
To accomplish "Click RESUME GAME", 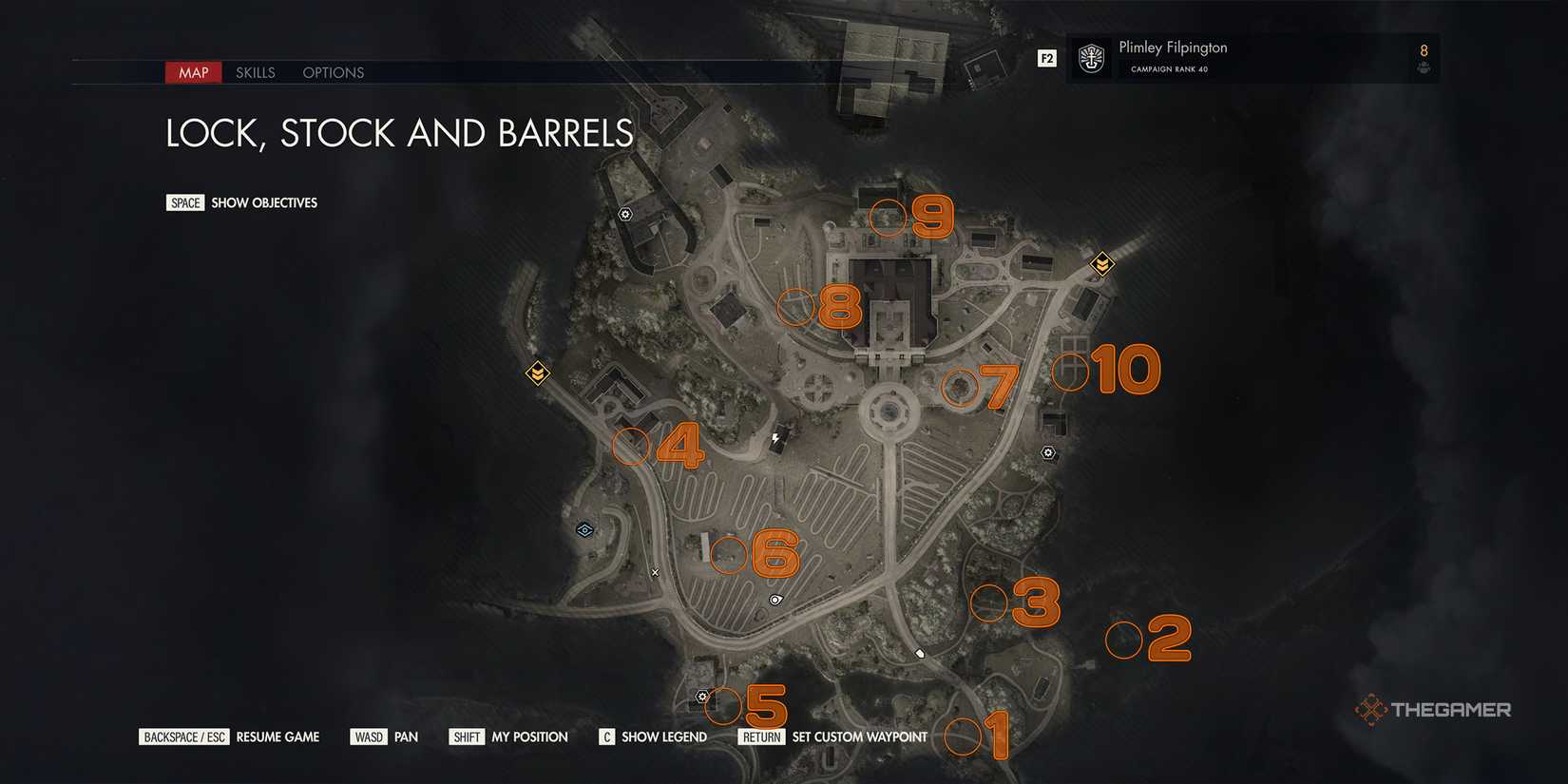I will 277,736.
